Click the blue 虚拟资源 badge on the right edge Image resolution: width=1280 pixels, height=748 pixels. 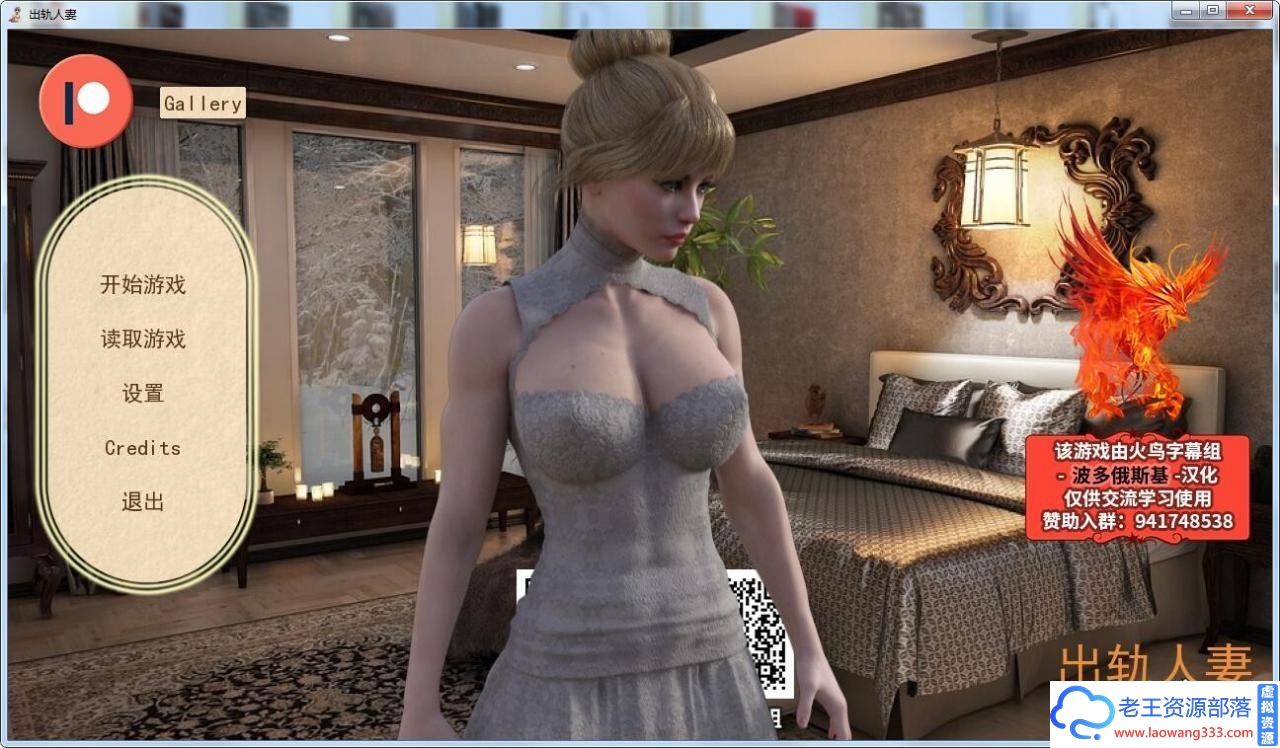pos(1266,715)
